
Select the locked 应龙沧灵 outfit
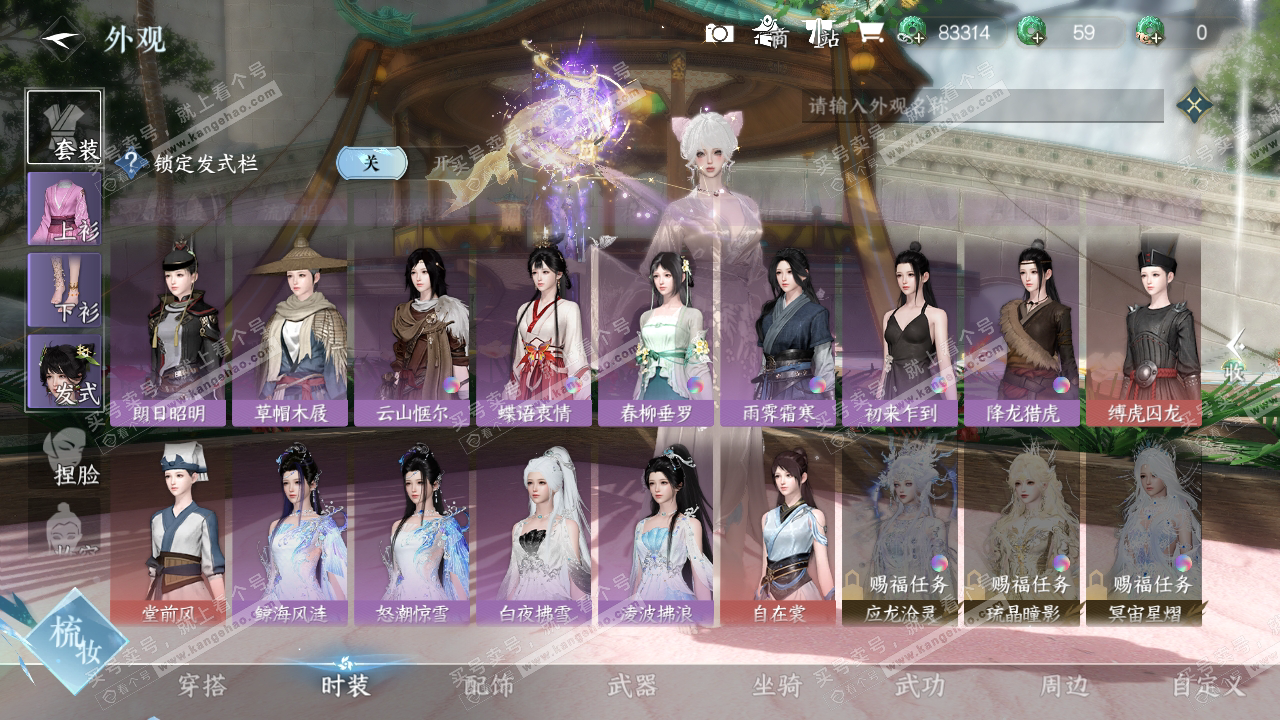[x=901, y=532]
